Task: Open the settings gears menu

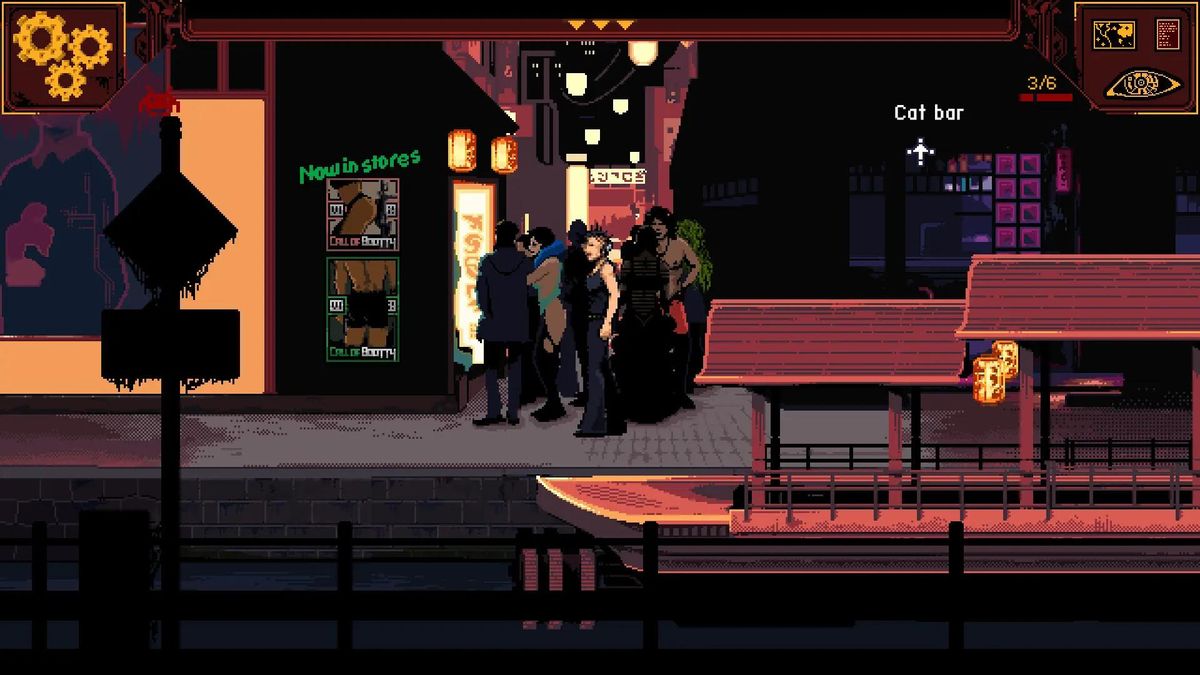Action: 62,55
